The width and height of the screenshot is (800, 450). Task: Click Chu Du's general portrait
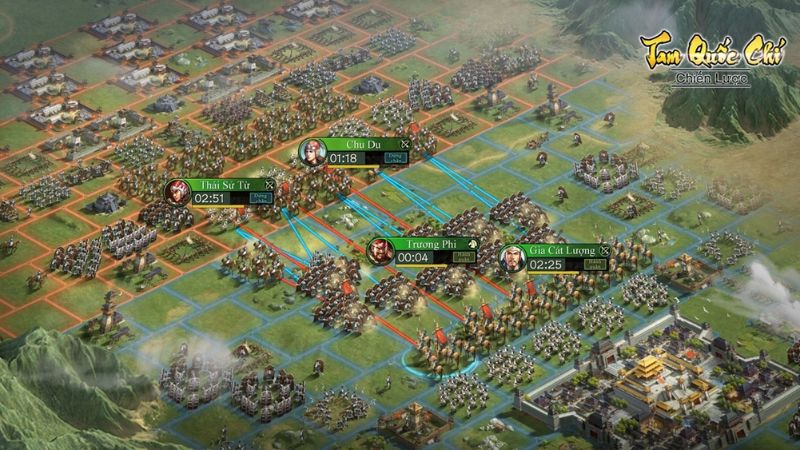(314, 152)
